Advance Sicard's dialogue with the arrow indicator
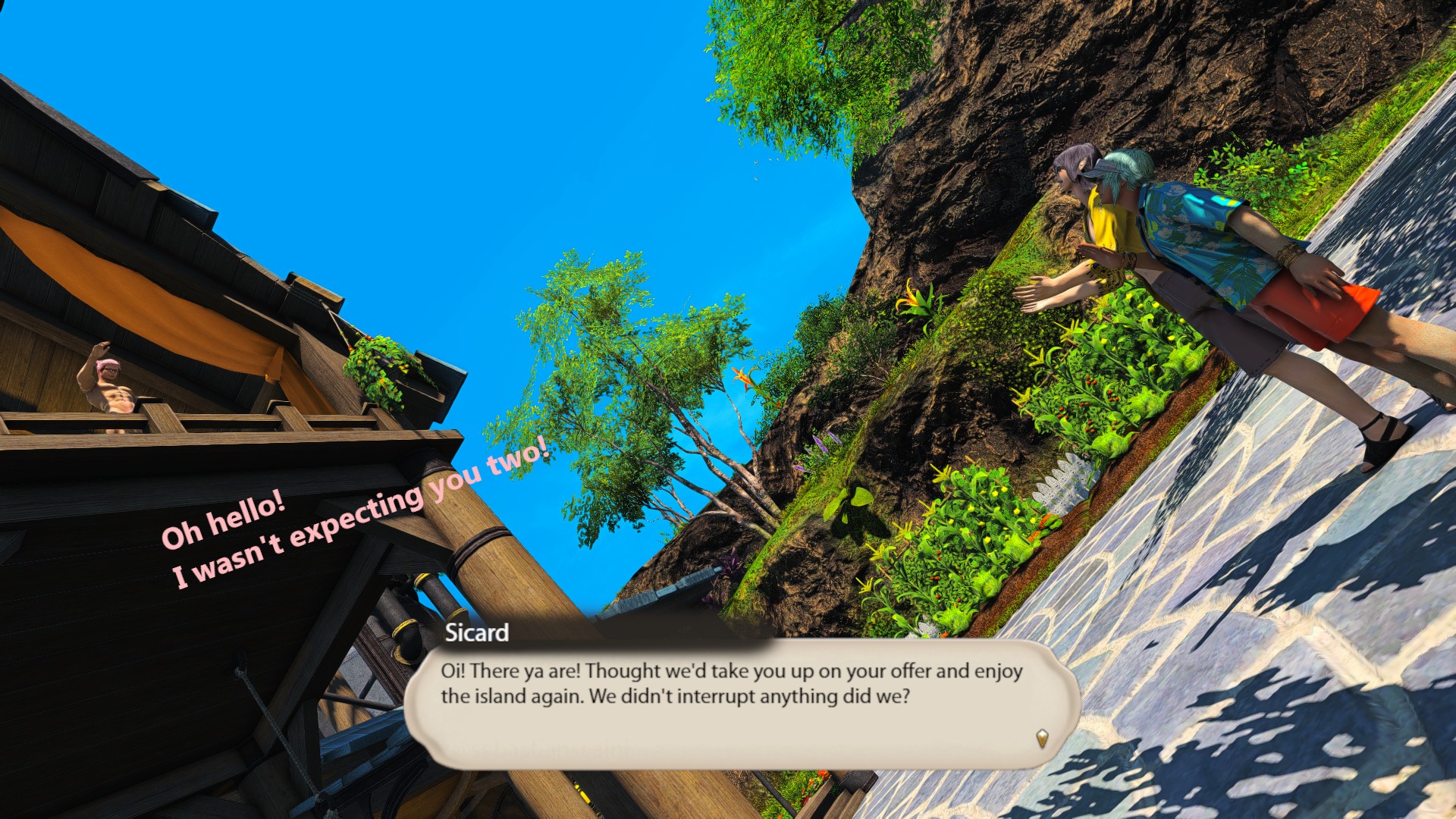 click(x=1042, y=738)
